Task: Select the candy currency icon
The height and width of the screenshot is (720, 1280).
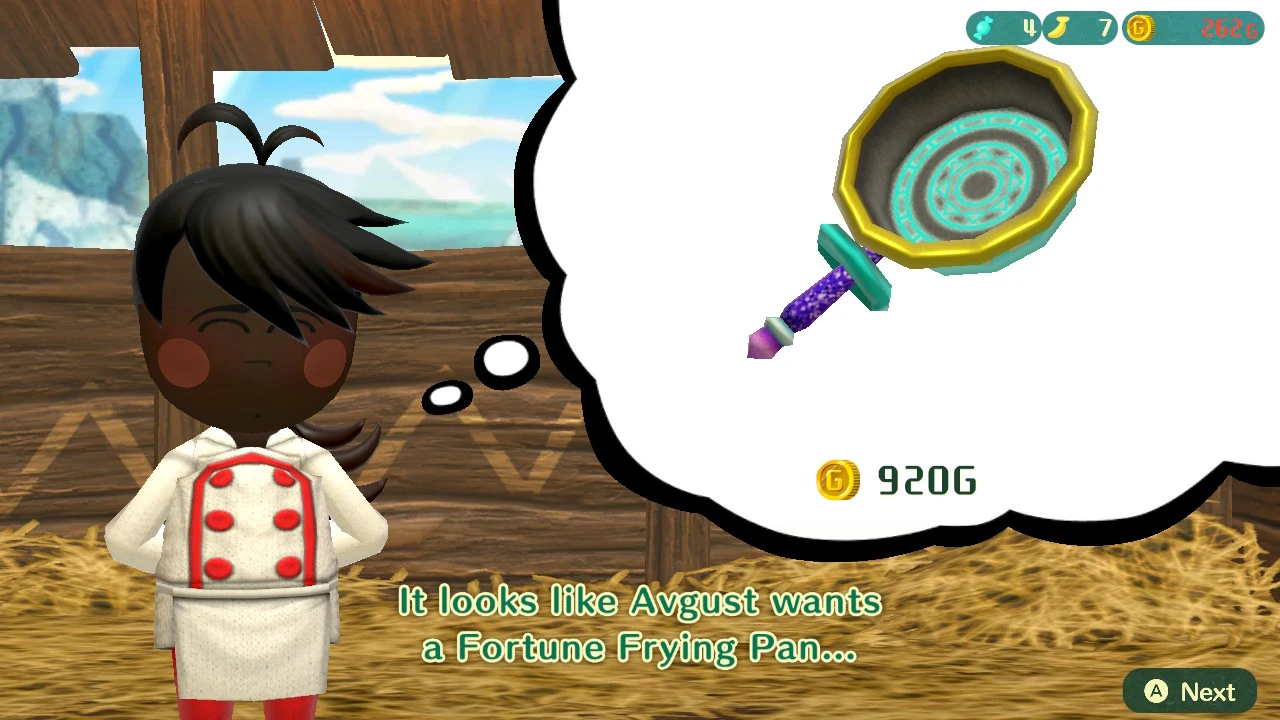Action: coord(981,28)
